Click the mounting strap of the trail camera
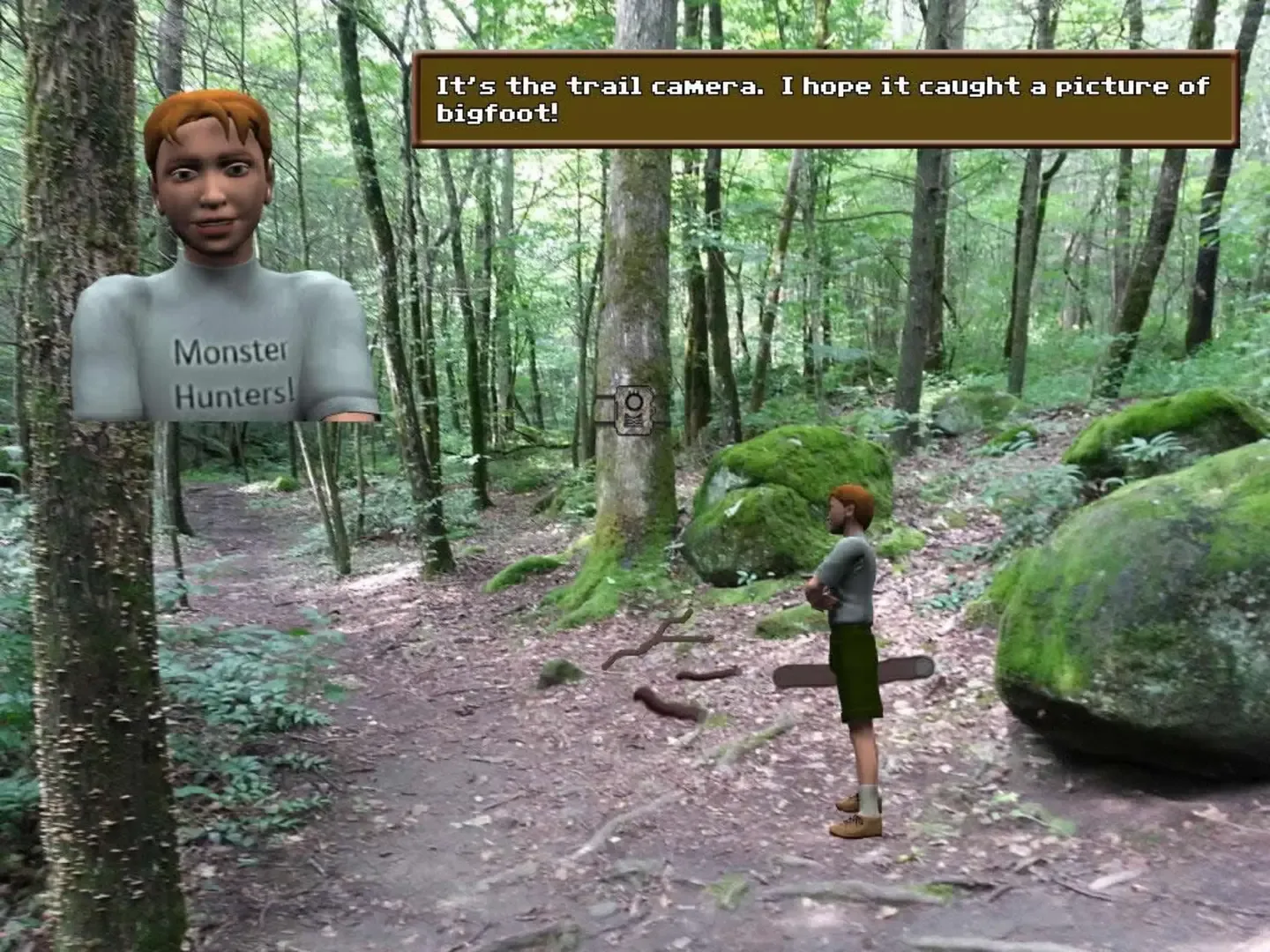 tap(602, 410)
